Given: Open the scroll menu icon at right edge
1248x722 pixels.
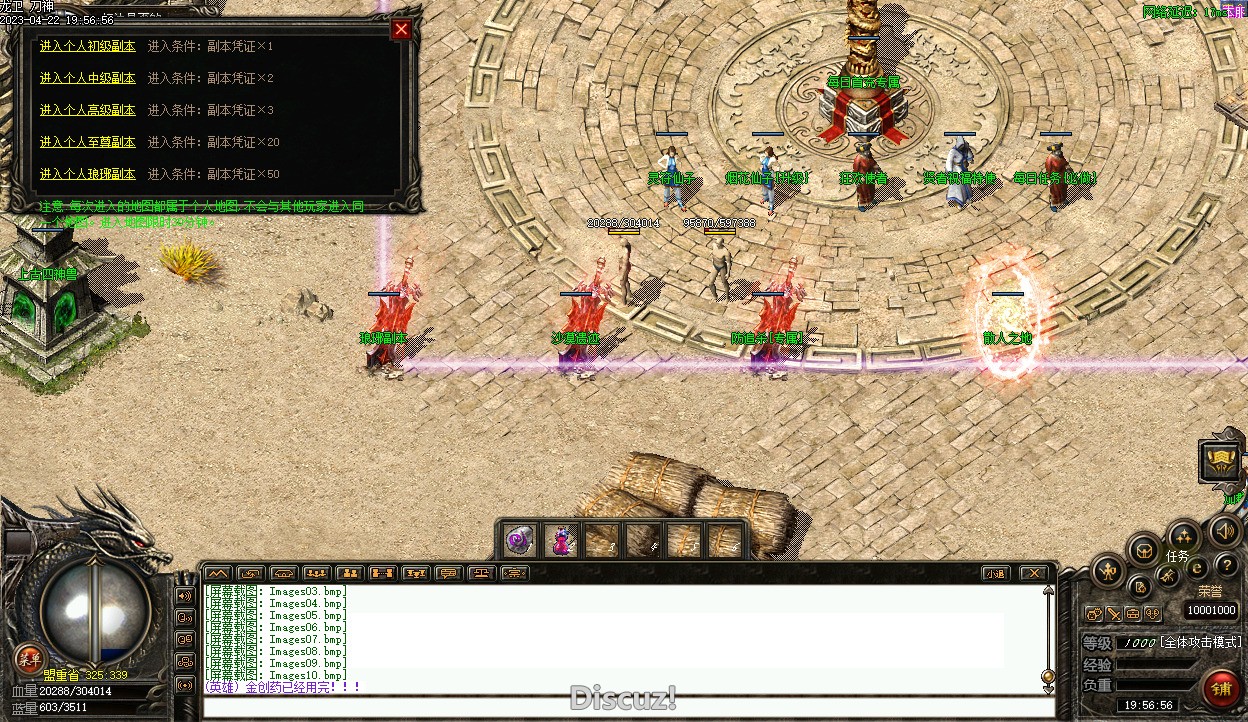Looking at the screenshot, I should coord(1219,460).
